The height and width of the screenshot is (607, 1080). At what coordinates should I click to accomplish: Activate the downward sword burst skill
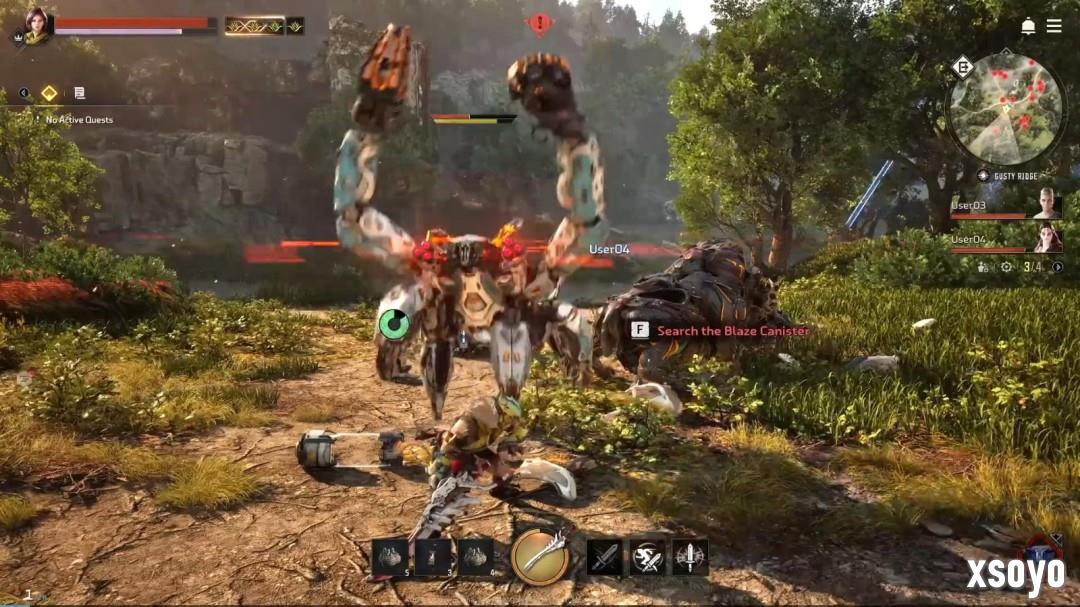pos(690,557)
